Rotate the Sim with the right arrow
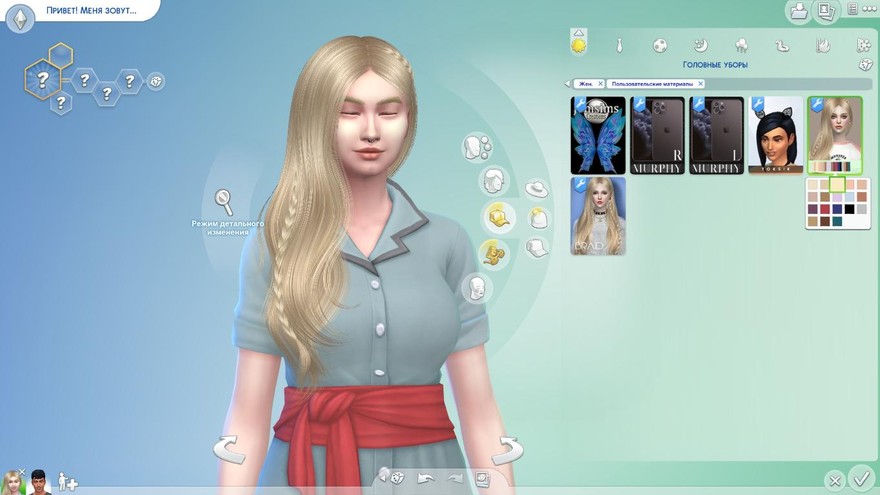 coord(507,449)
